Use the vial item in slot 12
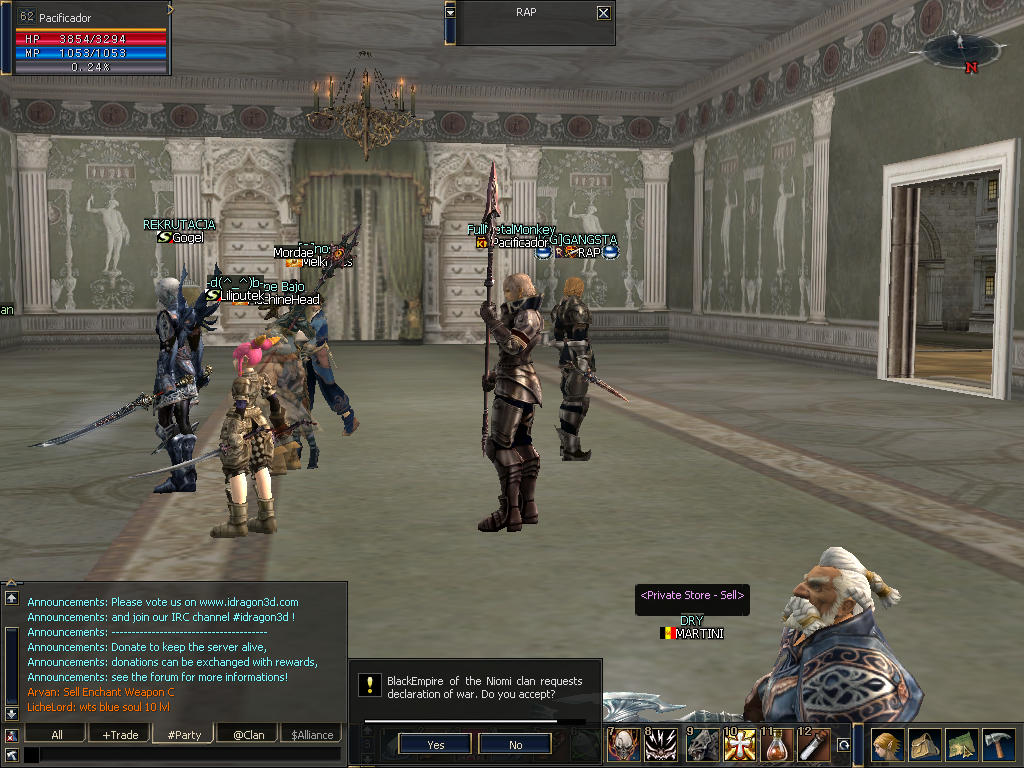This screenshot has width=1024, height=768. [814, 746]
